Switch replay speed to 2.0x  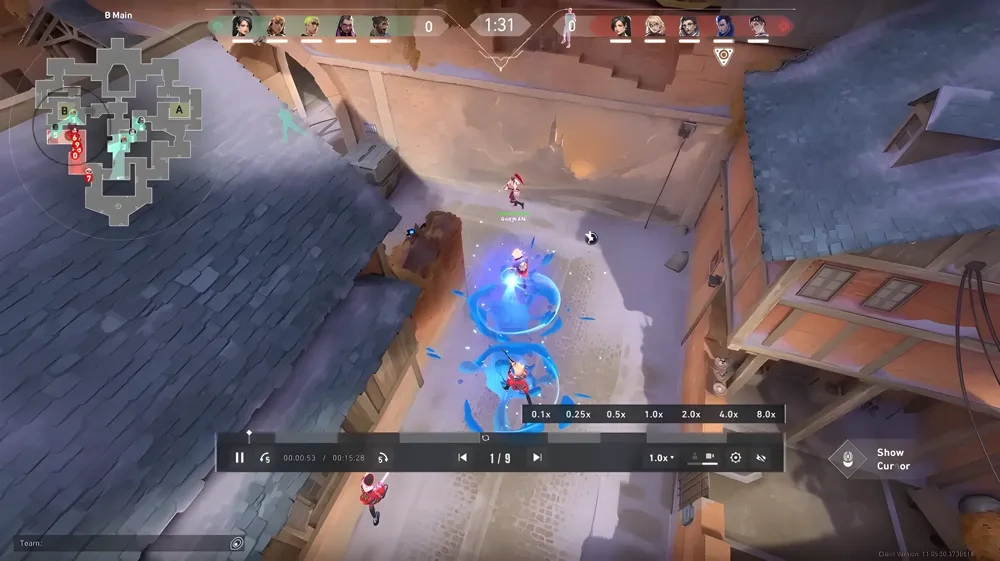691,414
